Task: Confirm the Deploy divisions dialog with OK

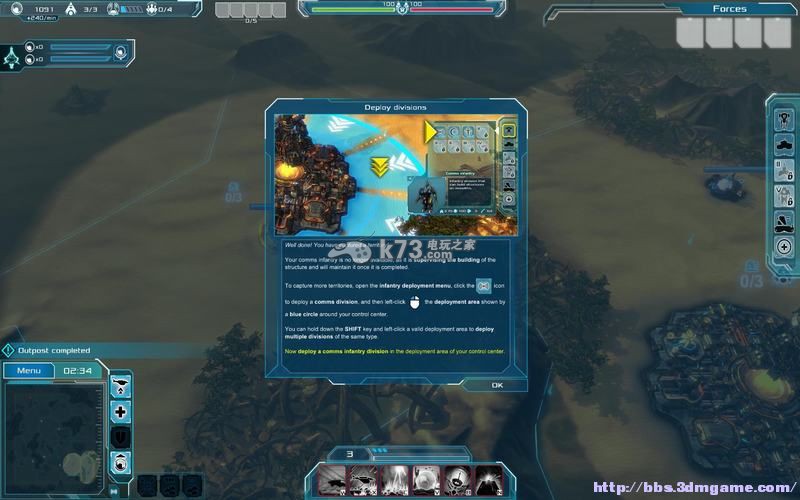Action: (x=497, y=385)
